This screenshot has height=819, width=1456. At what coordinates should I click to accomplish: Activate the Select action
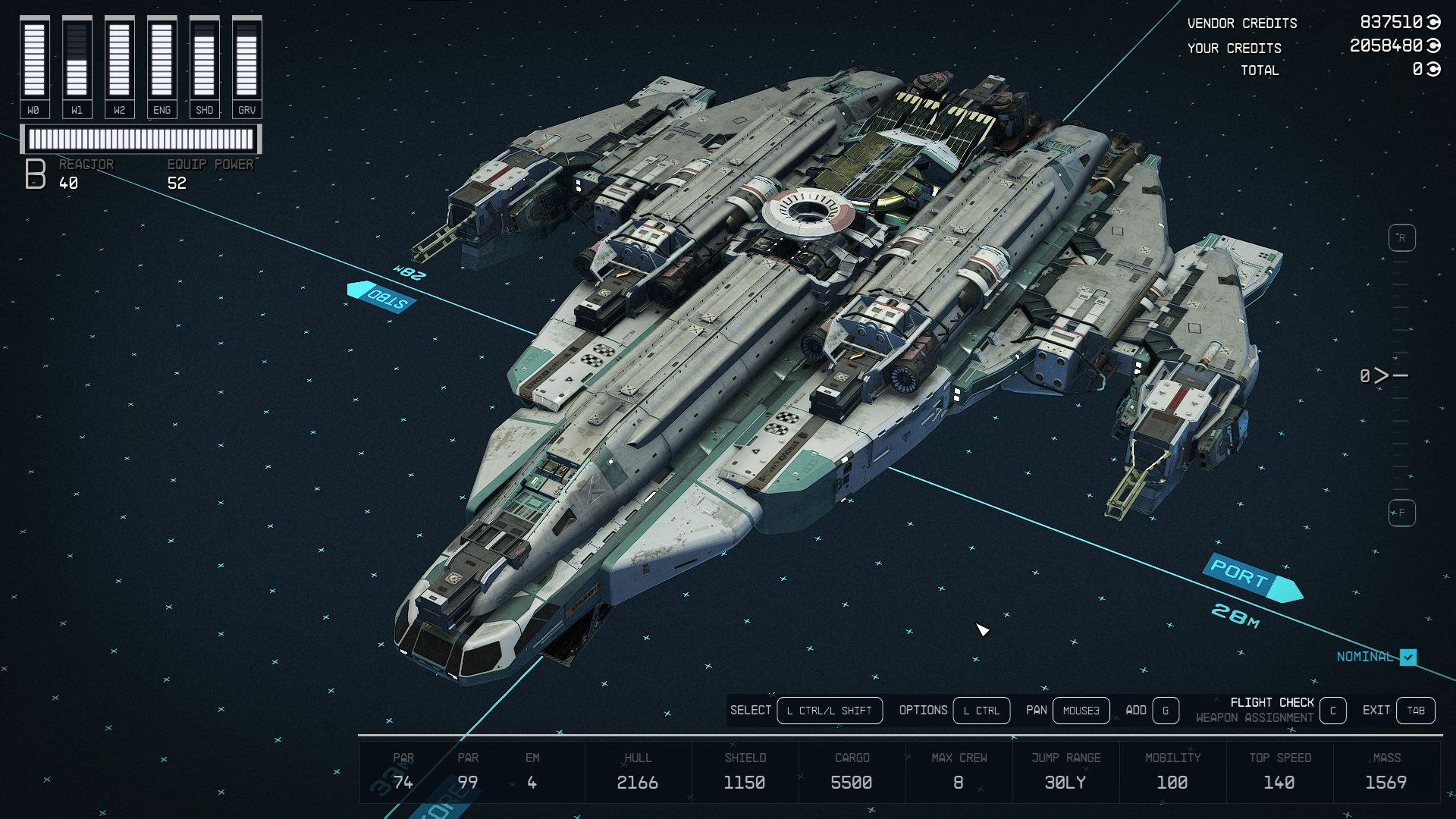click(829, 711)
